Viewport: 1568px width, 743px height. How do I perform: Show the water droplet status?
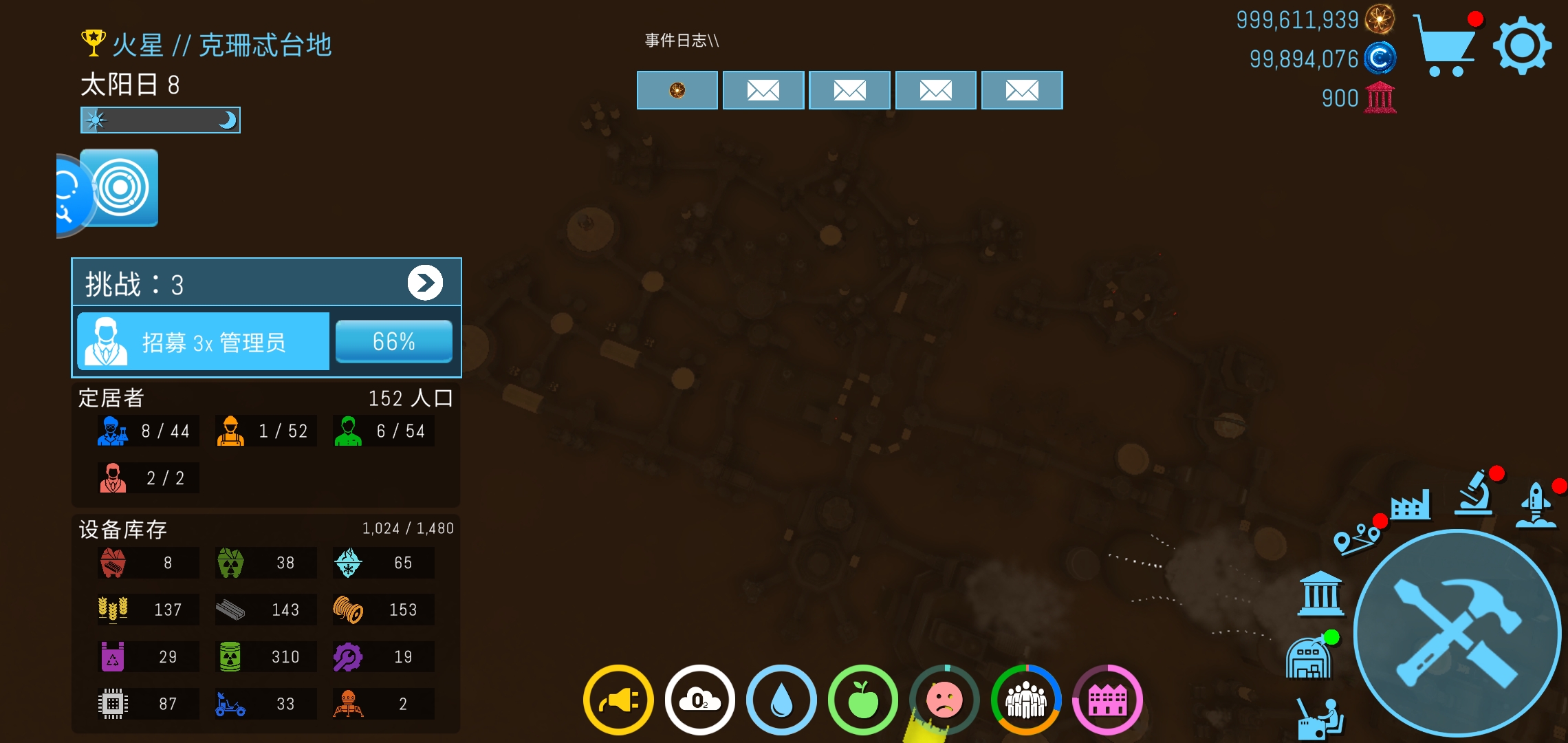pos(781,700)
